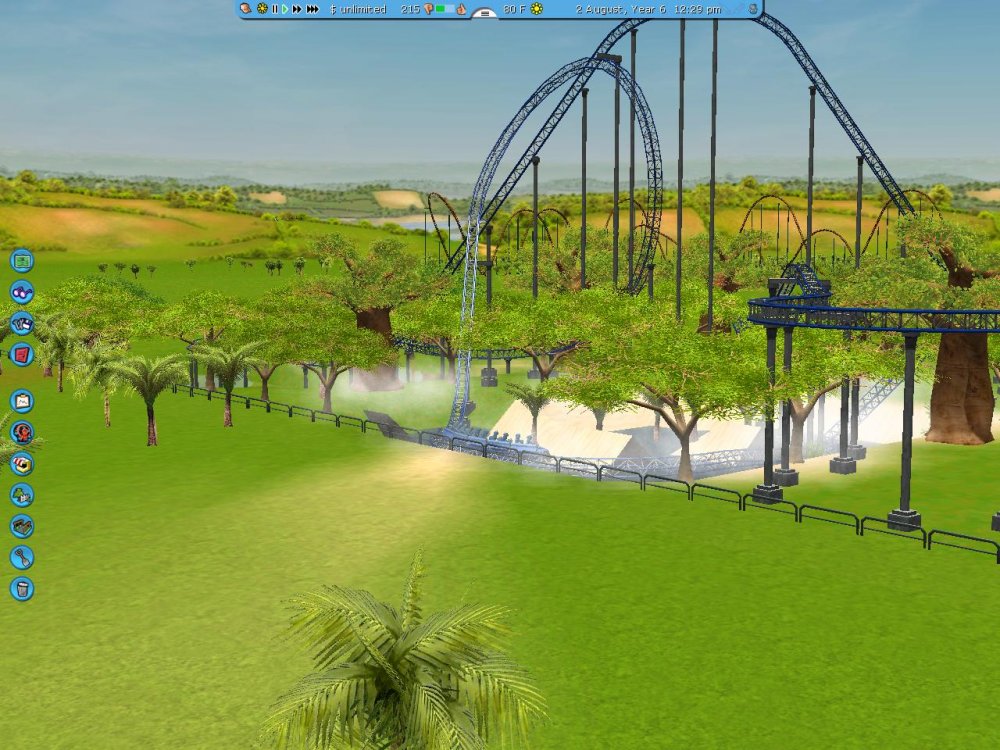
Task: Open the path construction tool
Action: click(x=22, y=526)
